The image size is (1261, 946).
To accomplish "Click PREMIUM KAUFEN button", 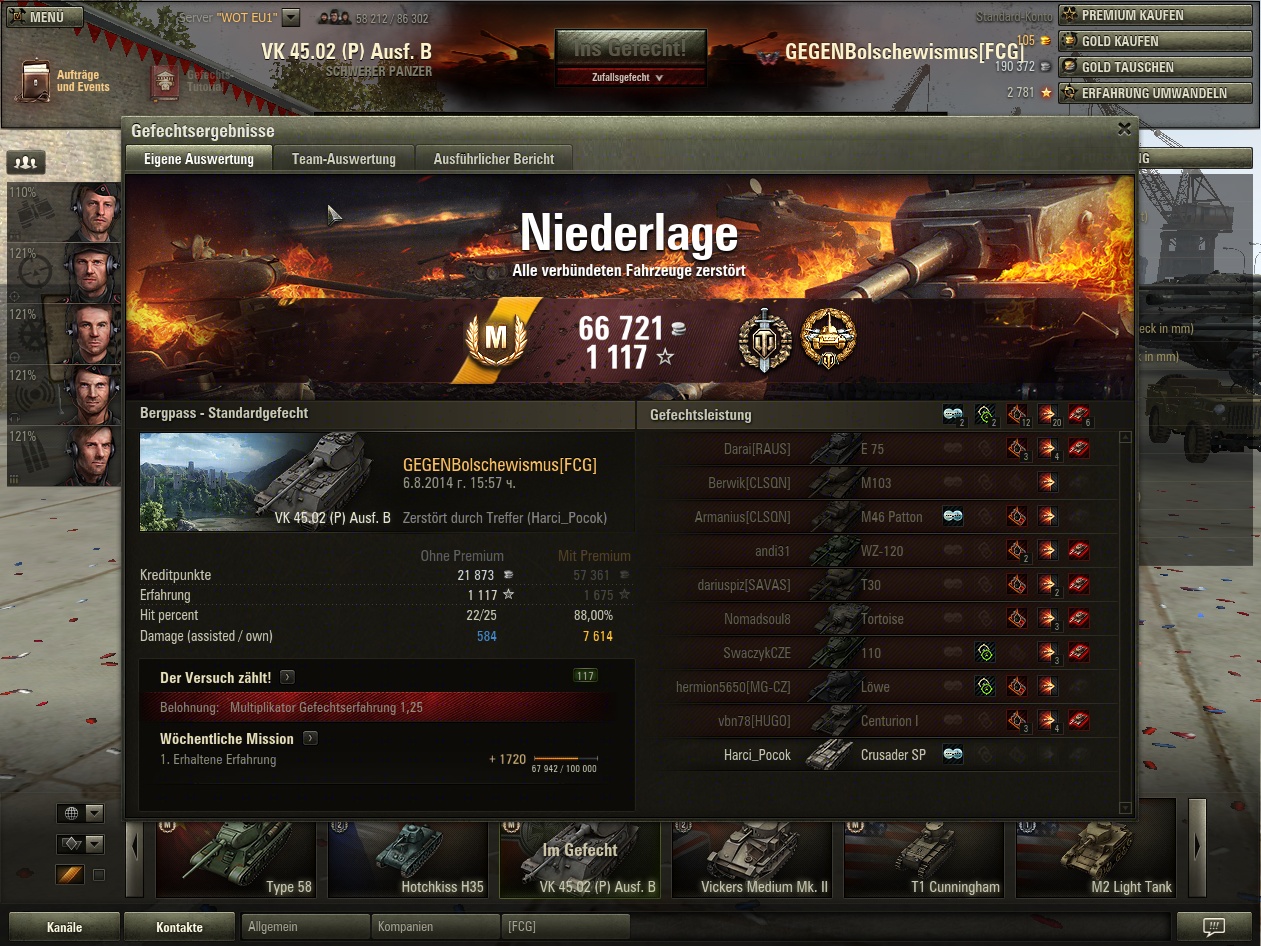I will [1155, 15].
